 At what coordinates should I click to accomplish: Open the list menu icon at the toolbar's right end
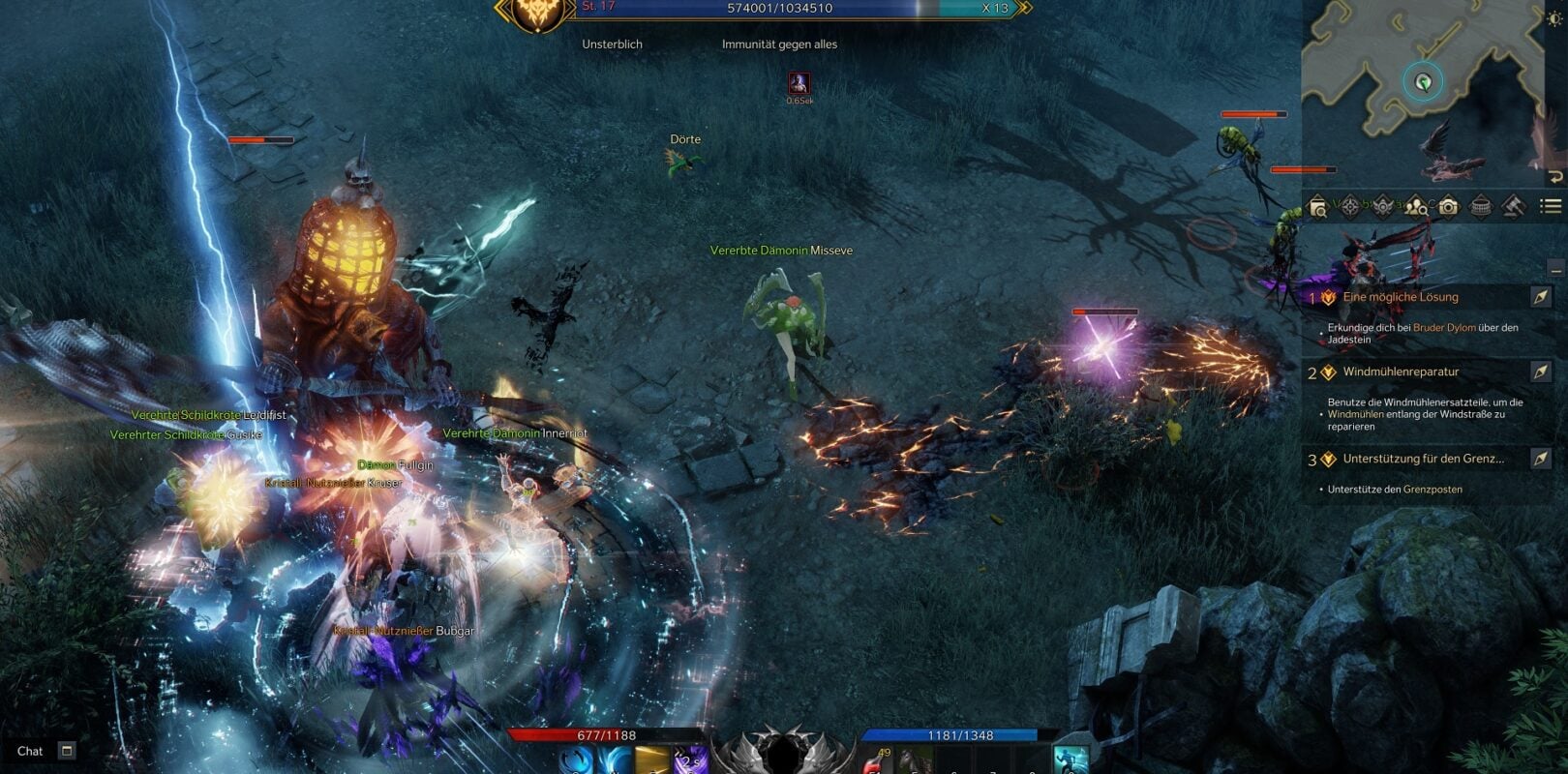tap(1548, 206)
